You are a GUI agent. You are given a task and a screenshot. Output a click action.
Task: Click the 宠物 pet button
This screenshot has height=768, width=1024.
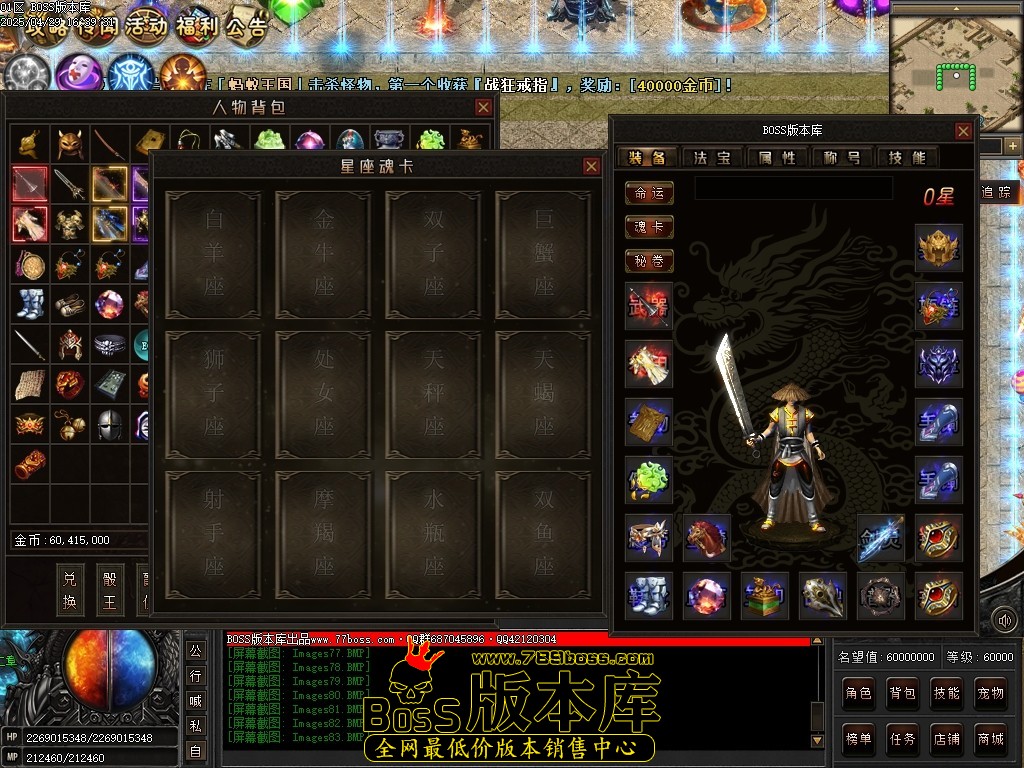tap(990, 692)
